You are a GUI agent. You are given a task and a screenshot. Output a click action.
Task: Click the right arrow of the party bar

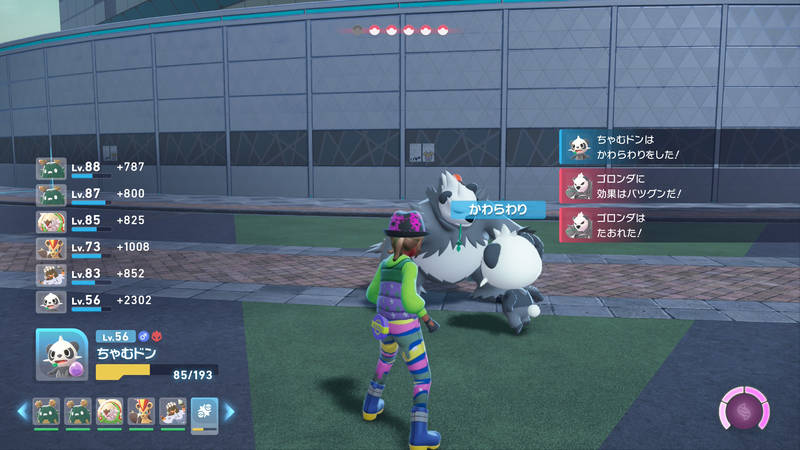[230, 411]
